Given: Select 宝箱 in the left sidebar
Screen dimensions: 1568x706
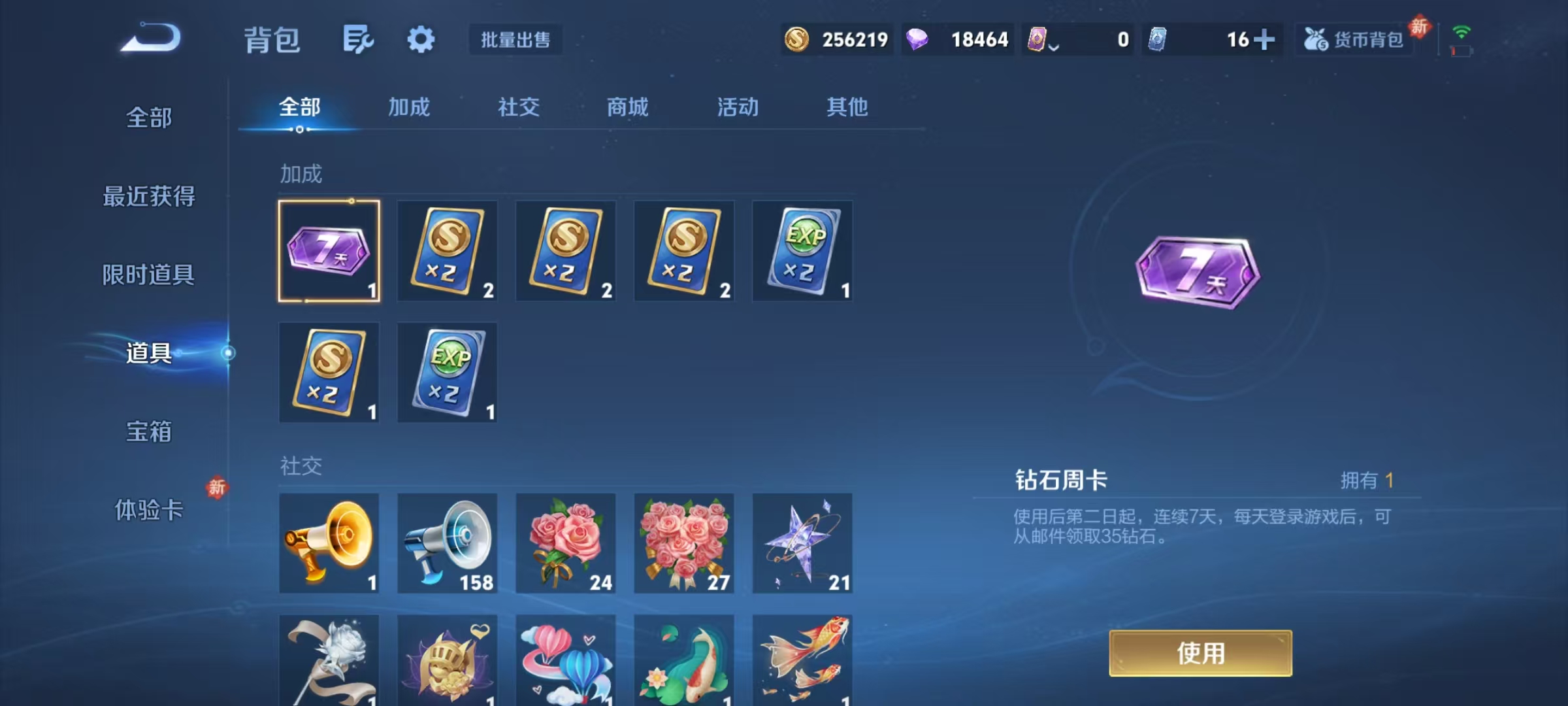Looking at the screenshot, I should point(149,431).
